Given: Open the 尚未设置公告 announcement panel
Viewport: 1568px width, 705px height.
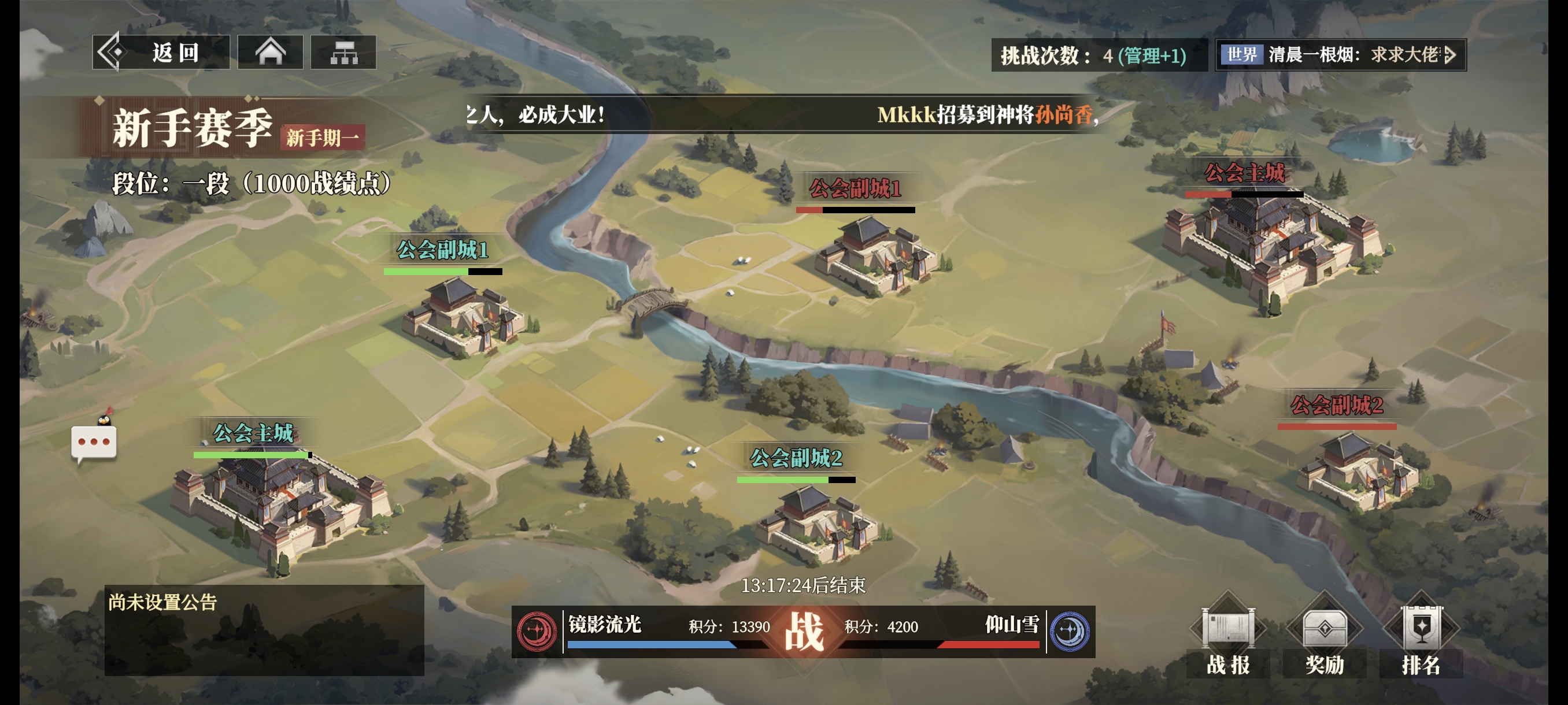Looking at the screenshot, I should click(x=264, y=629).
